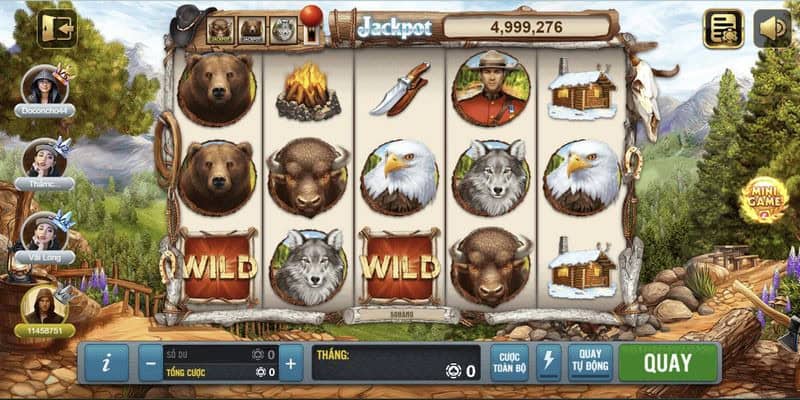The image size is (800, 400).
Task: Open the Mini Game badge
Action: [763, 199]
